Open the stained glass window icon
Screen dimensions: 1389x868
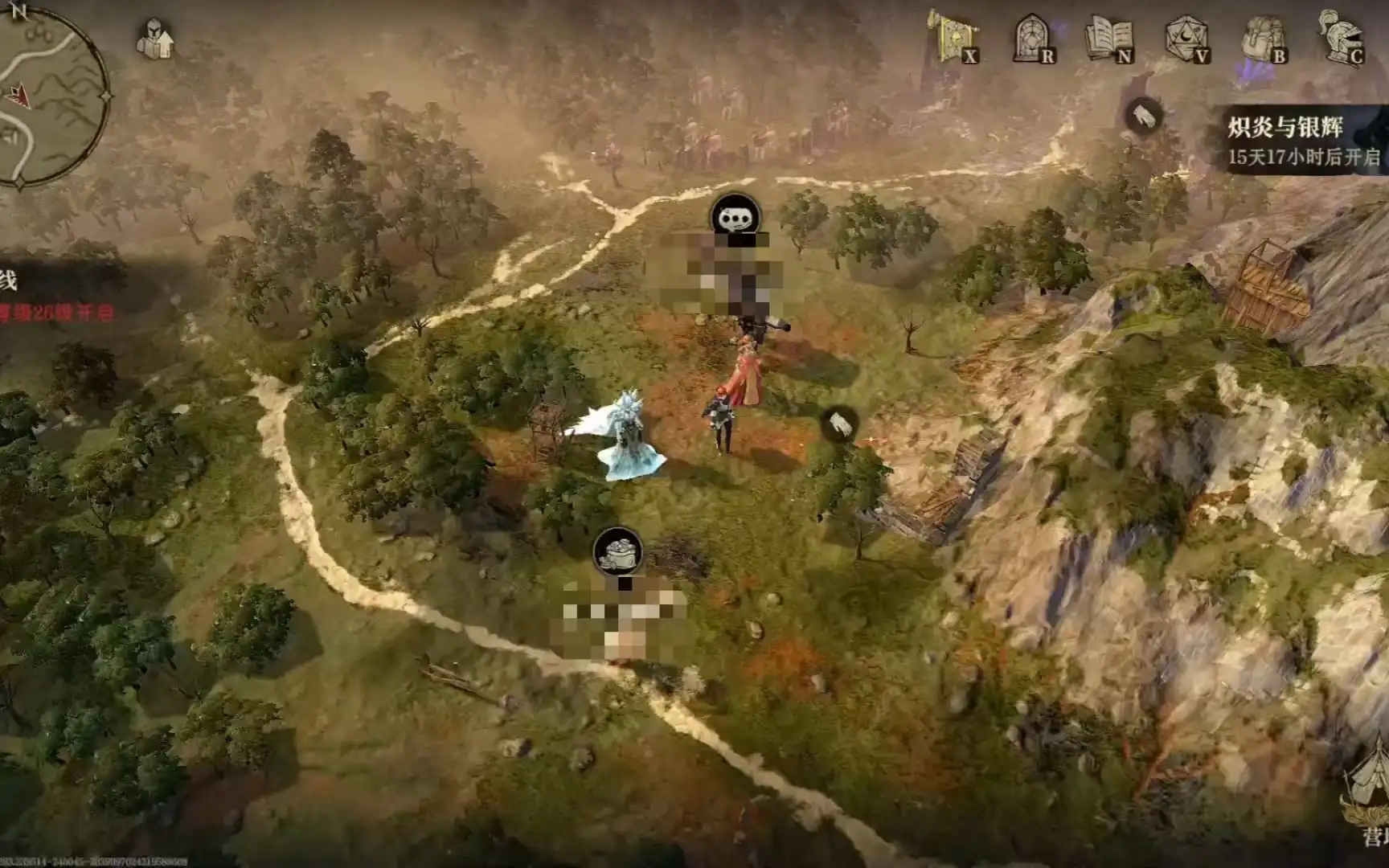coord(1031,38)
